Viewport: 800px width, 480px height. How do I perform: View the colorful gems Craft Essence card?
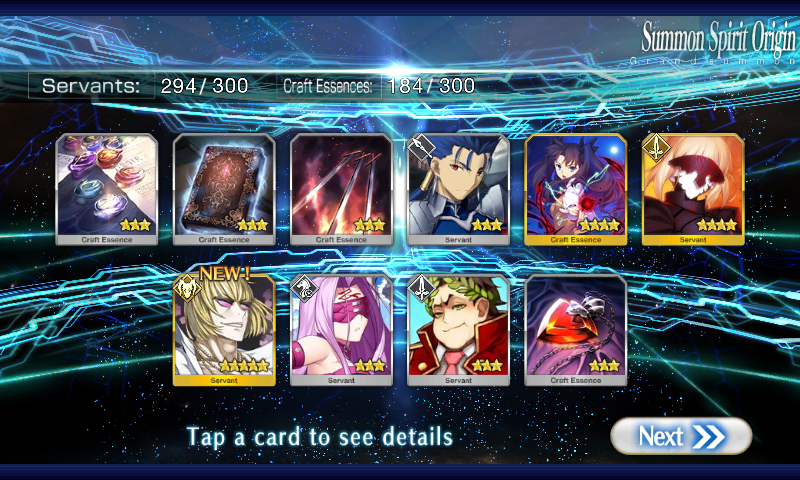[x=107, y=188]
